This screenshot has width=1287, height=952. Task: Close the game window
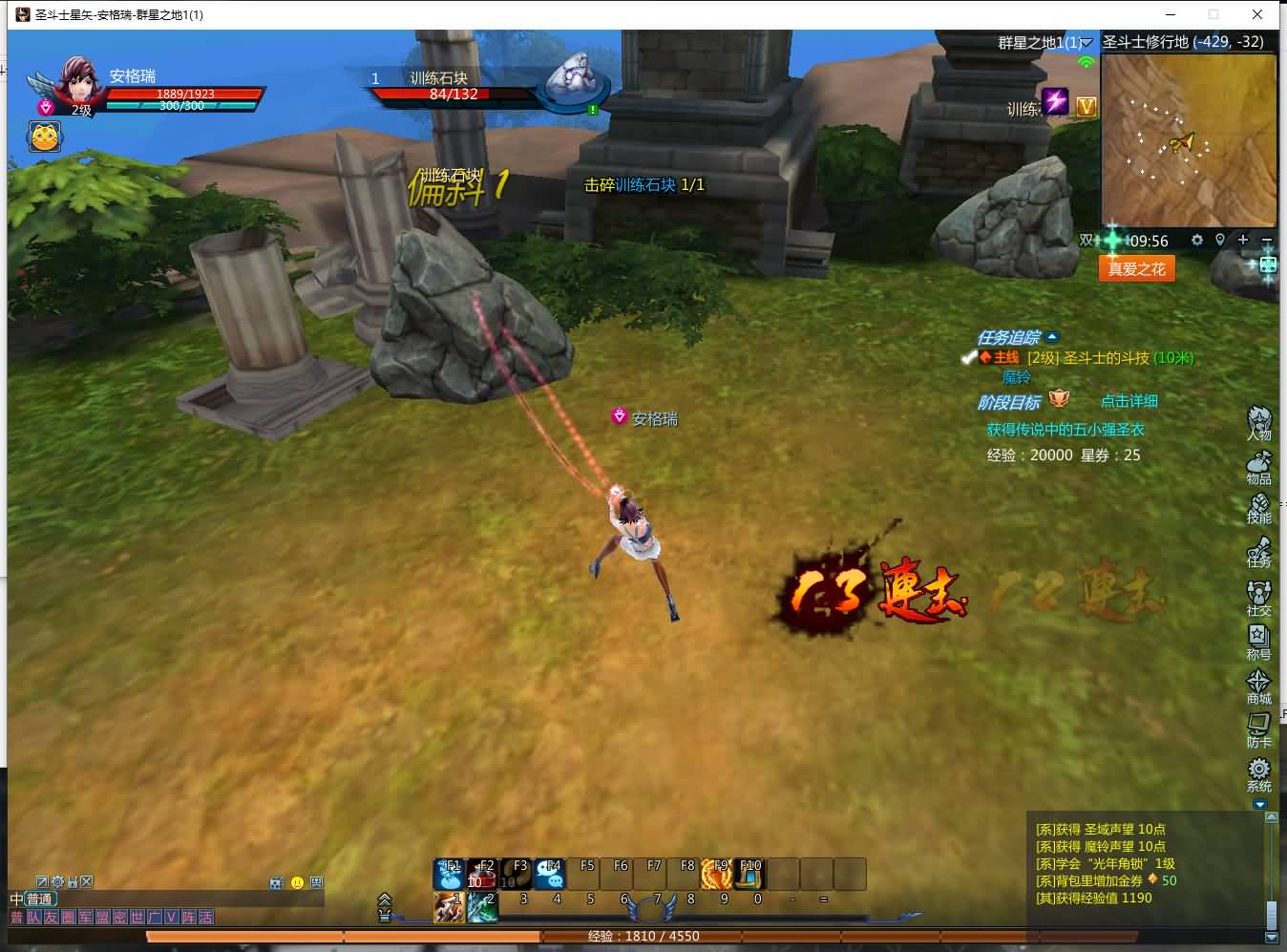[1257, 14]
